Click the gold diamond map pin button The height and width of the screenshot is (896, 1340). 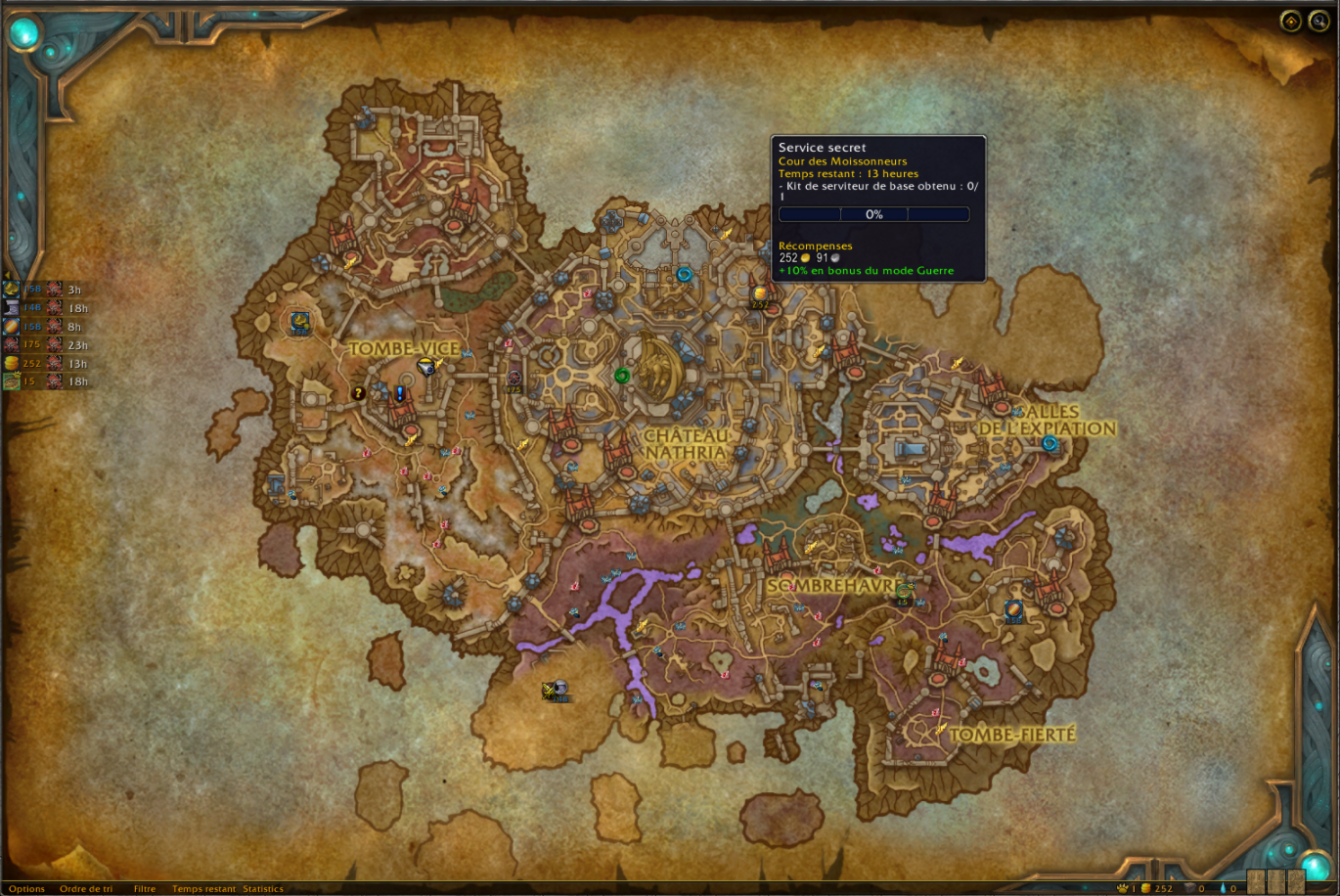point(1291,22)
